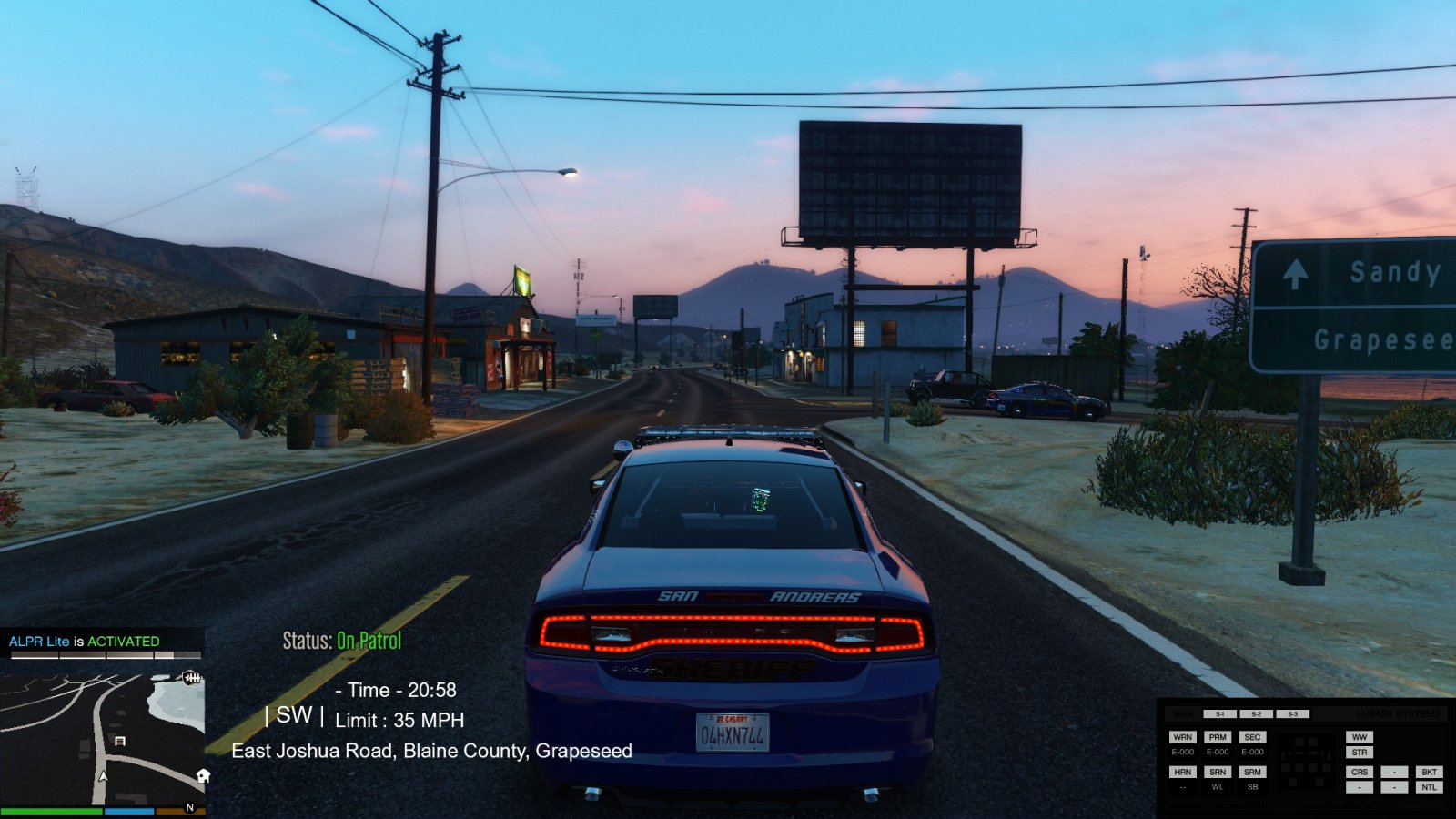
Task: Switch on the SEC secondary lights
Action: click(1252, 737)
